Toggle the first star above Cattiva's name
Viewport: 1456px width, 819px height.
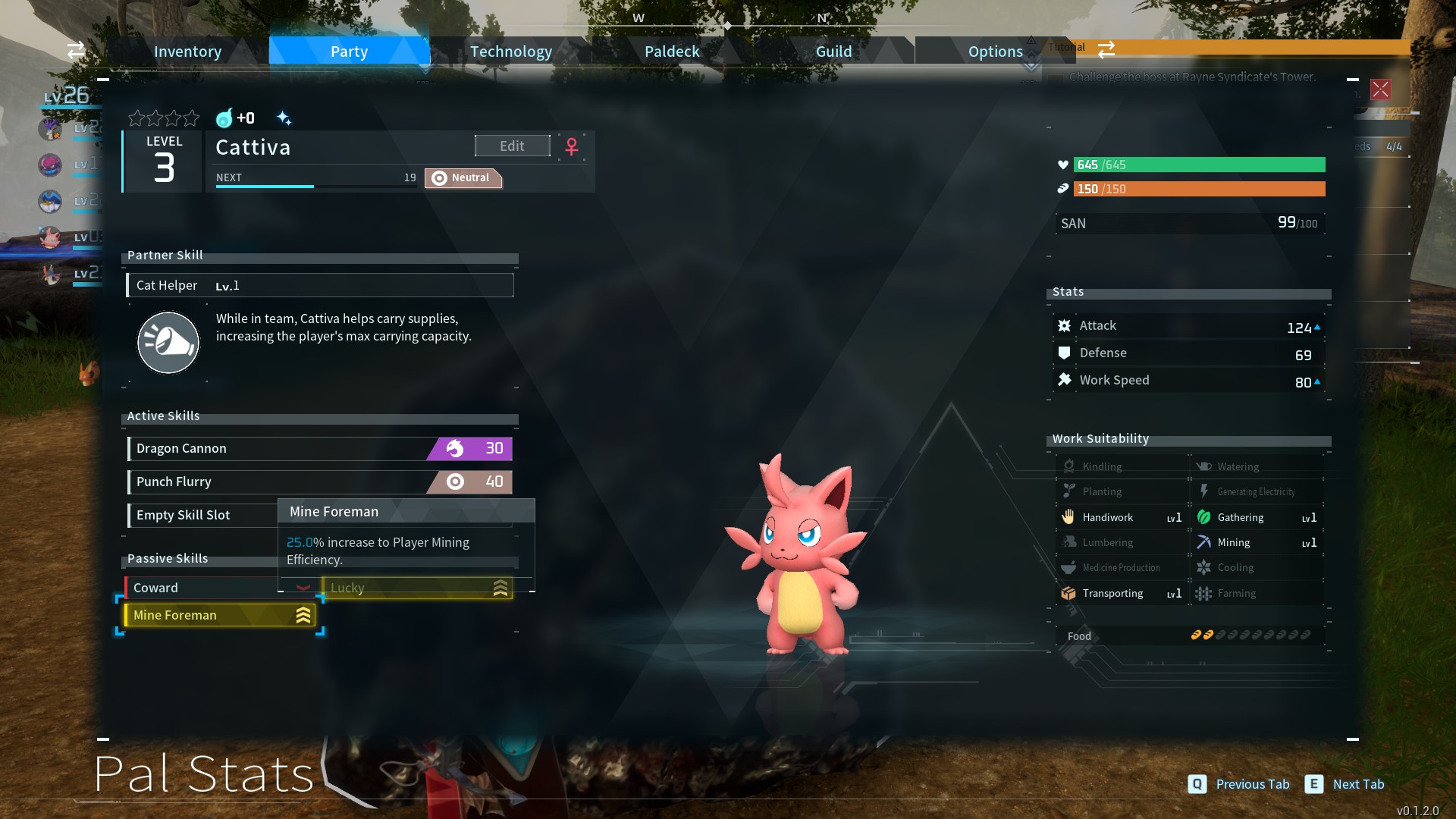click(x=136, y=118)
